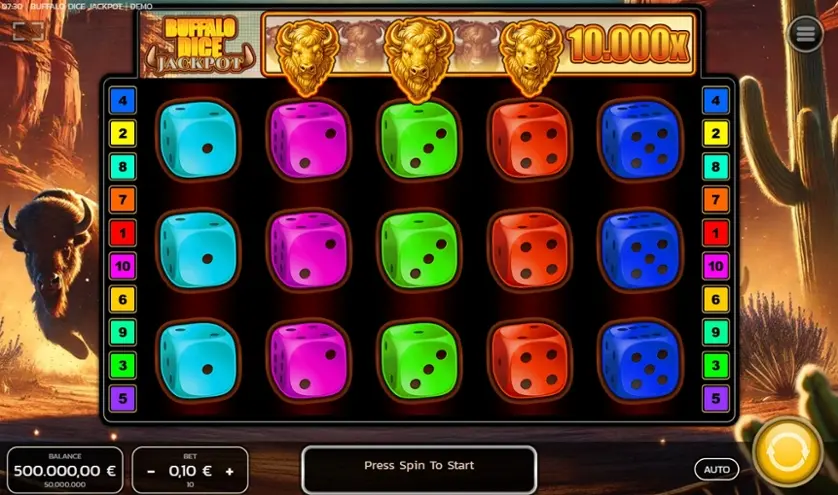838x495 pixels.
Task: Decrease the bet with the minus button
Action: (x=151, y=471)
